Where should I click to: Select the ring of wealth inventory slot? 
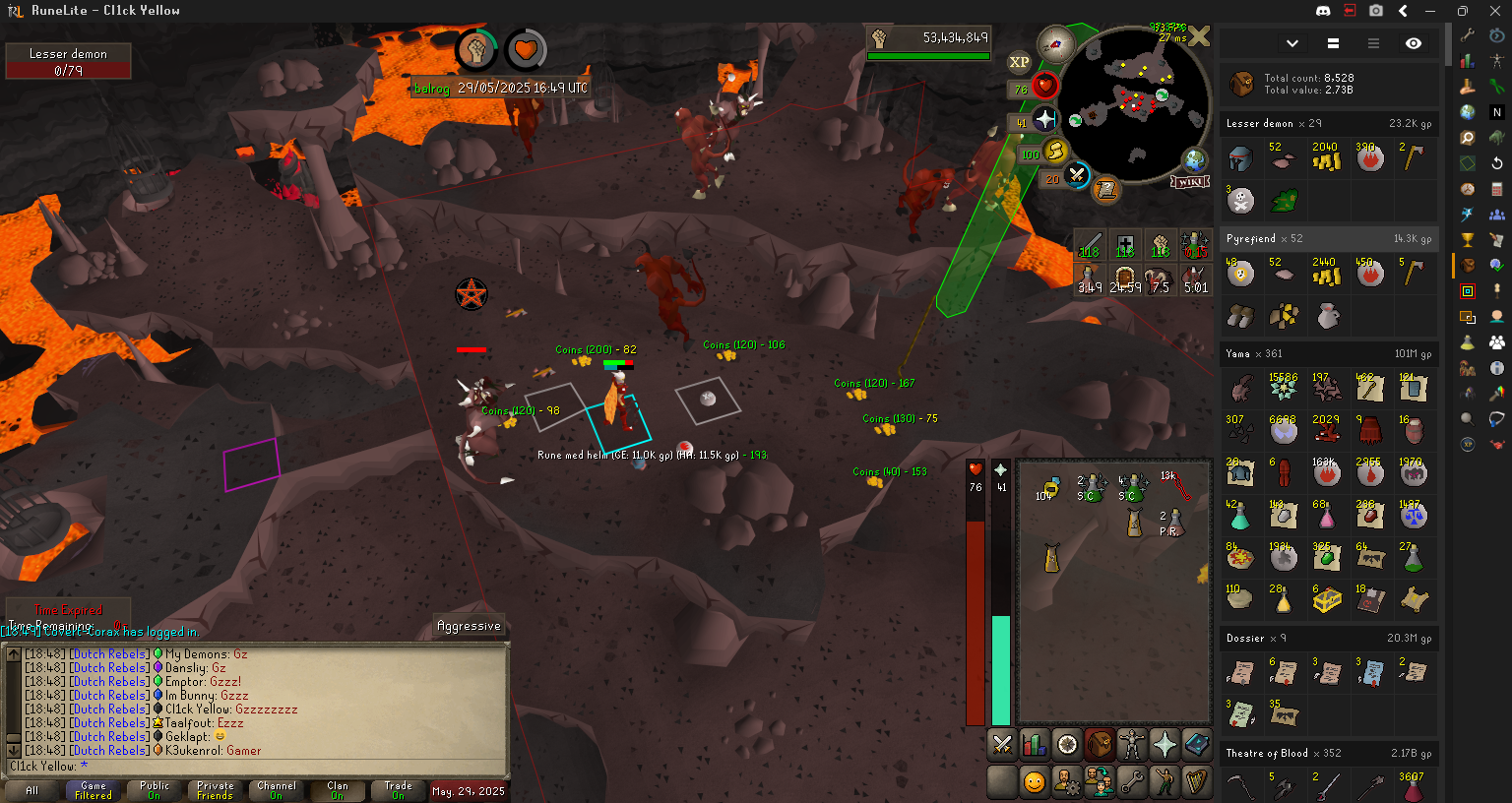(x=1049, y=486)
